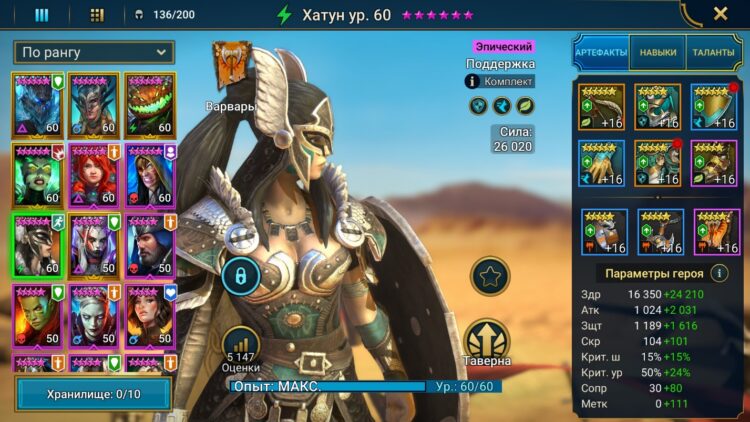
Task: Open the Хранилище storage button
Action: pos(94,394)
